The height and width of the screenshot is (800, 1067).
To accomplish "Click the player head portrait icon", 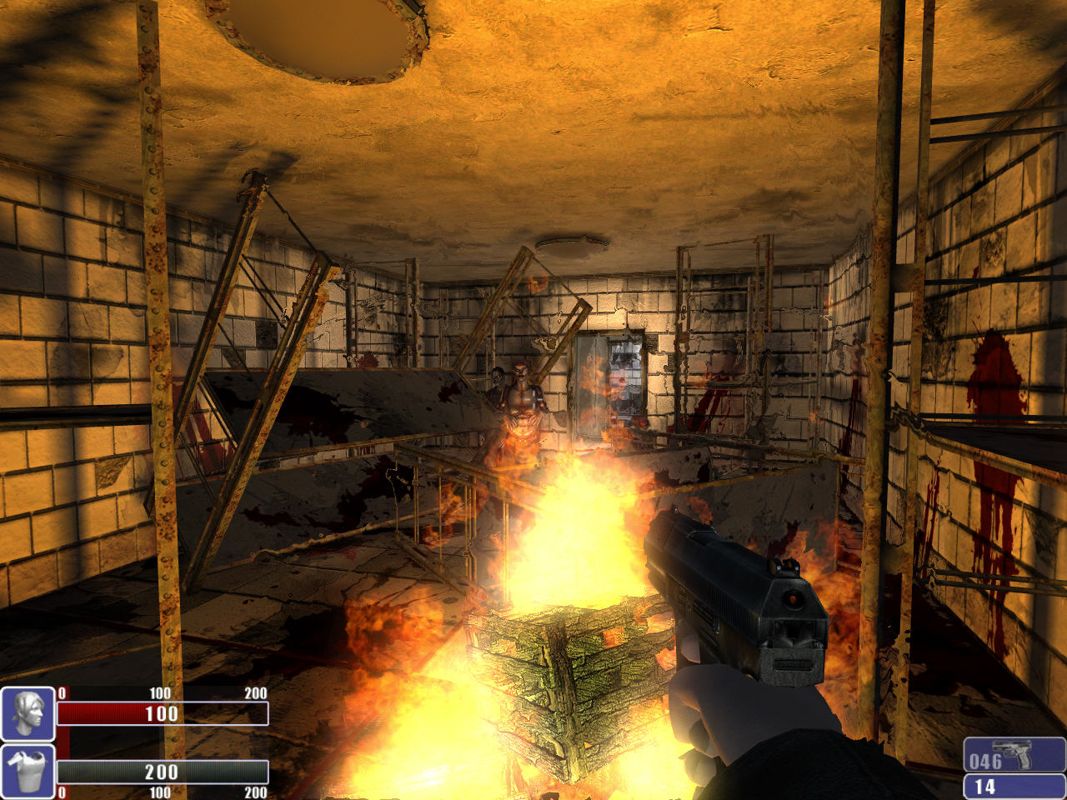I will (27, 713).
